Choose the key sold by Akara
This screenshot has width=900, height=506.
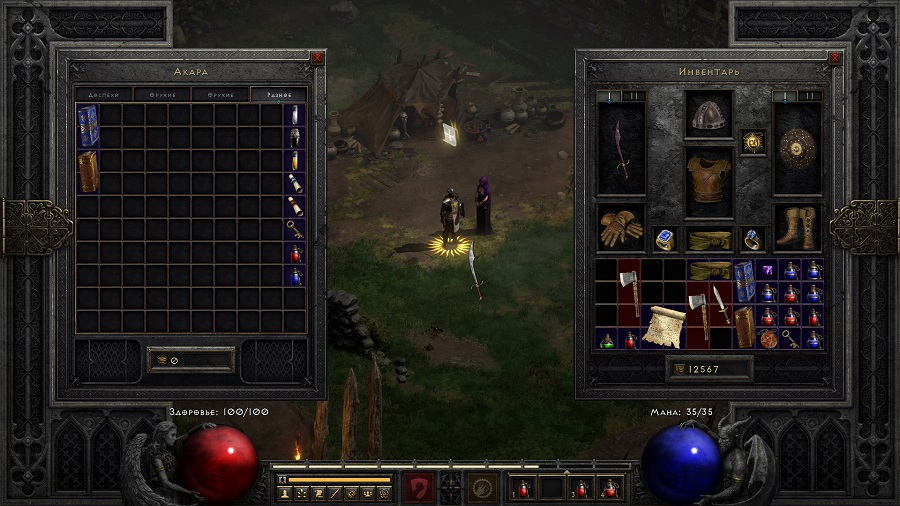tap(295, 229)
